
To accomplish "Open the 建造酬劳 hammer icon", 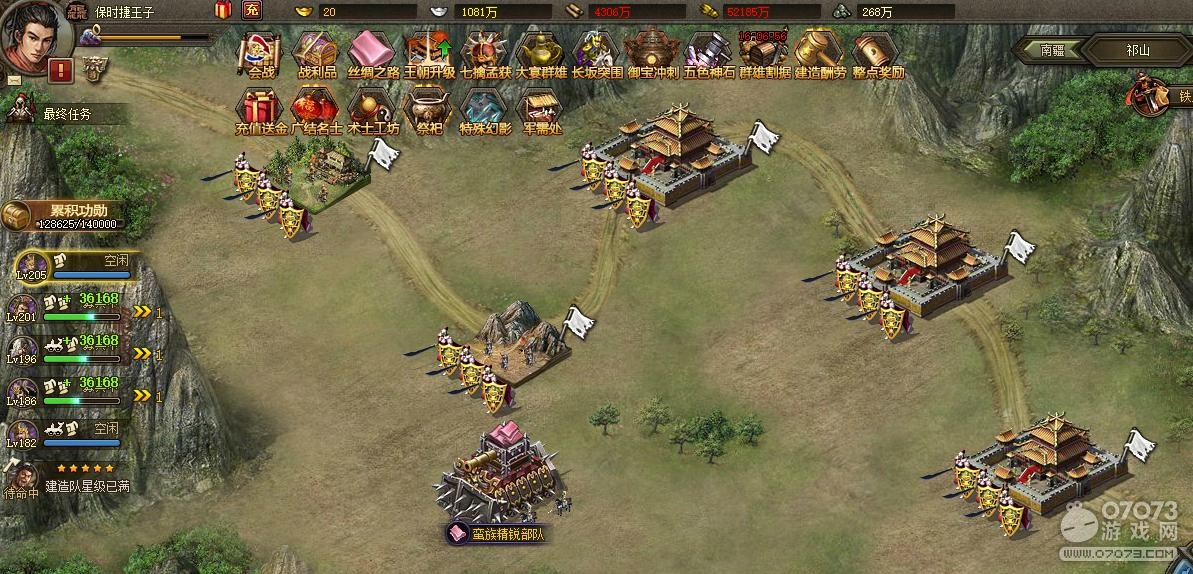I will pos(820,50).
